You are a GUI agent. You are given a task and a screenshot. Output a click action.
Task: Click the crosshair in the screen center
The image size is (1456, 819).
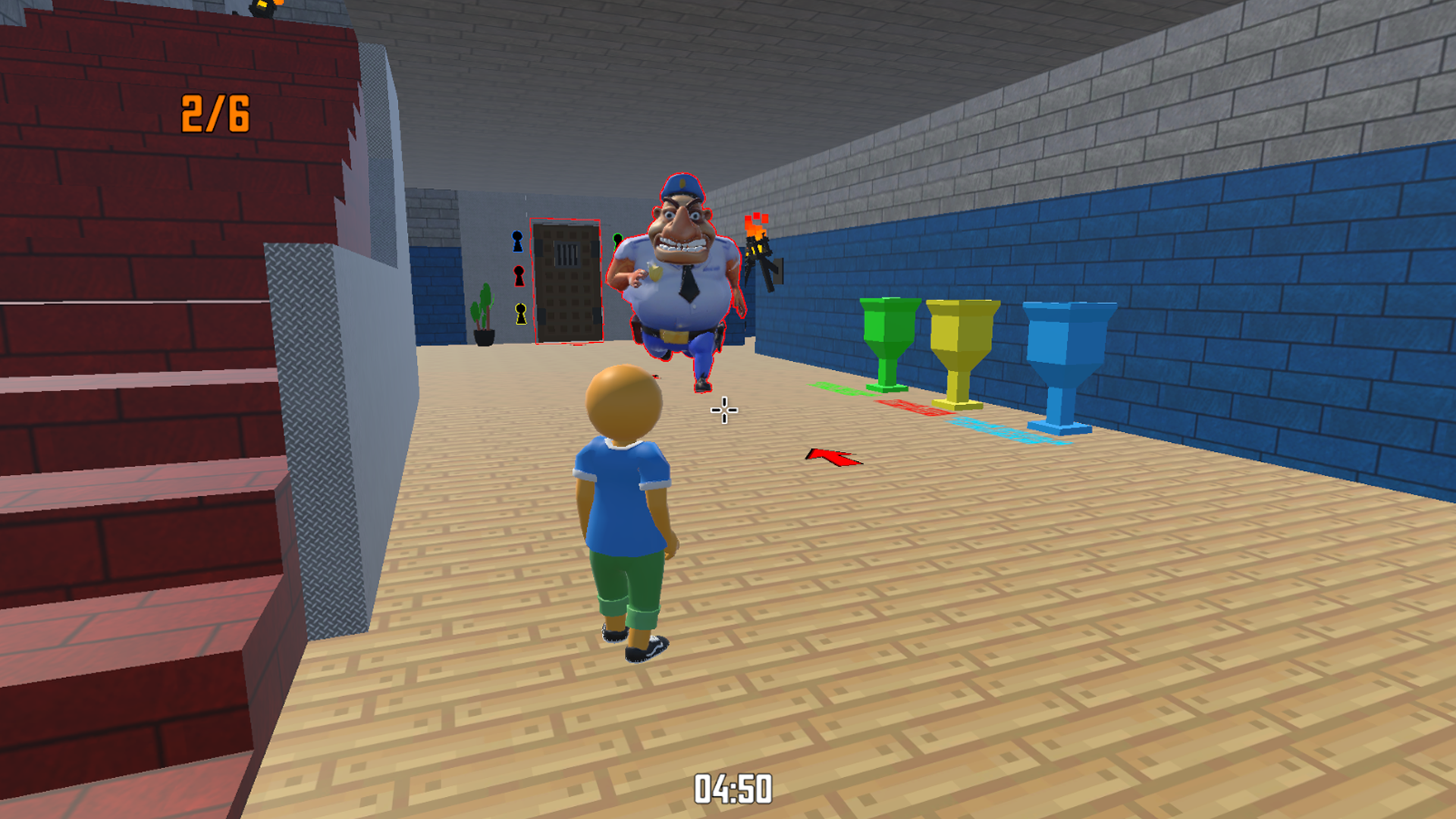pos(723,409)
